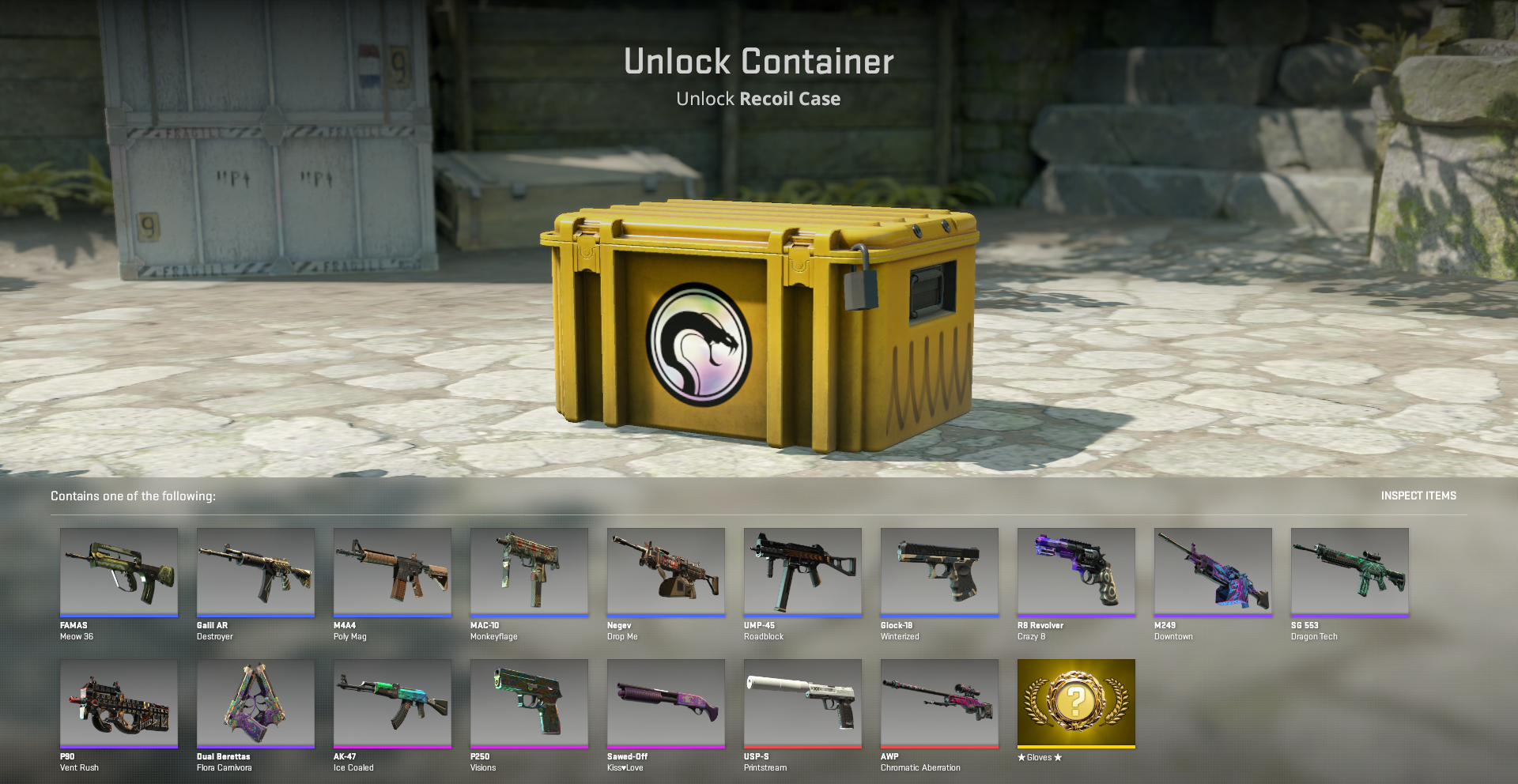Click the INSPECT ITEMS link

(x=1418, y=496)
